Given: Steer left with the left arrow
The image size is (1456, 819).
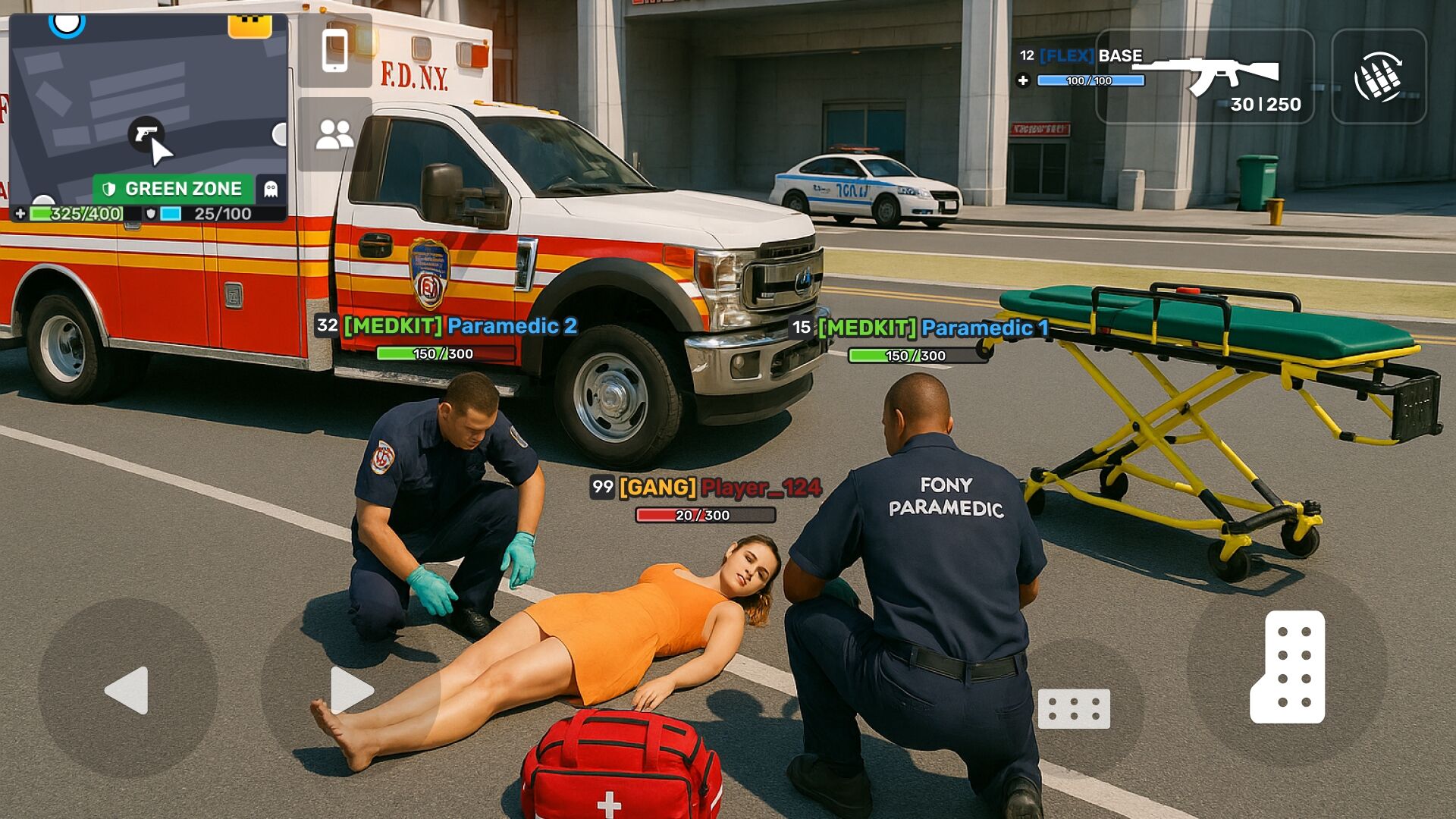Looking at the screenshot, I should [127, 689].
